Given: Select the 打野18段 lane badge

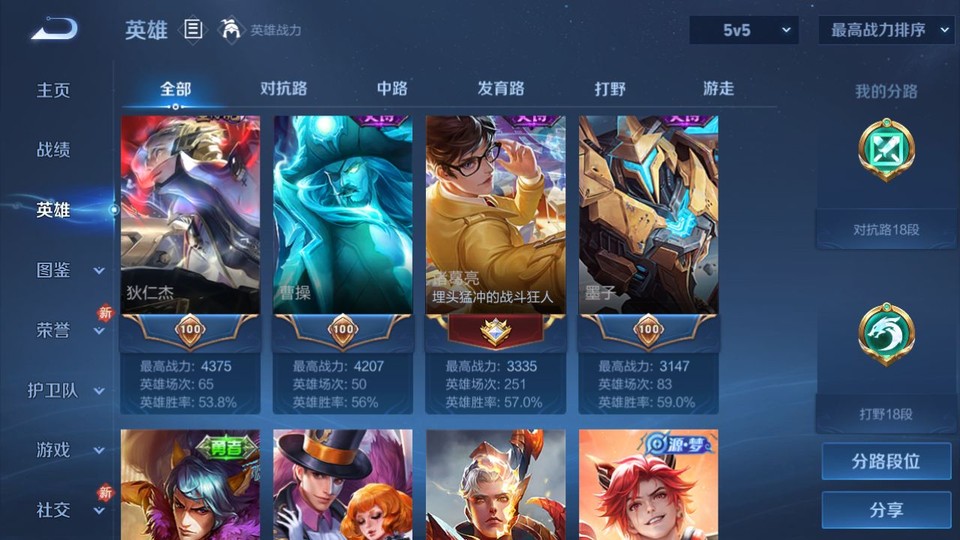Looking at the screenshot, I should (x=886, y=335).
